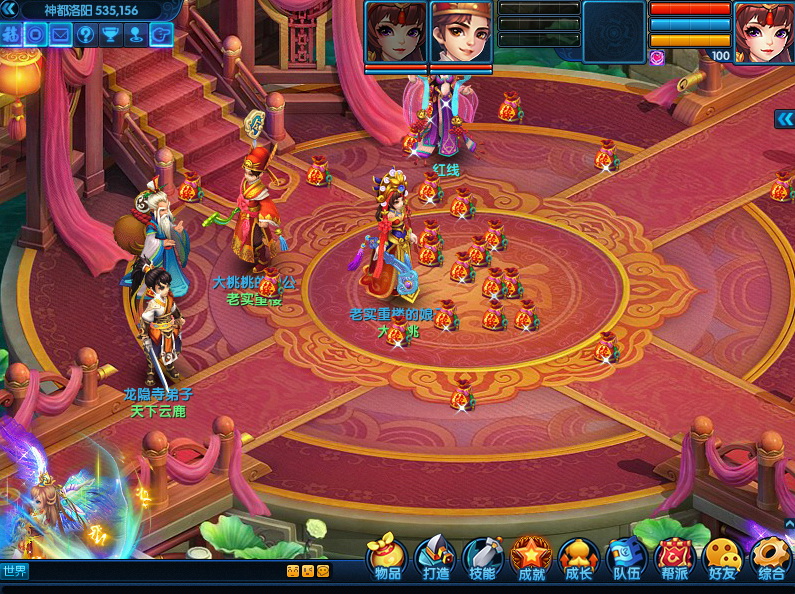Click the 世界 world chat channel
Image resolution: width=795 pixels, height=594 pixels.
pyautogui.click(x=15, y=571)
